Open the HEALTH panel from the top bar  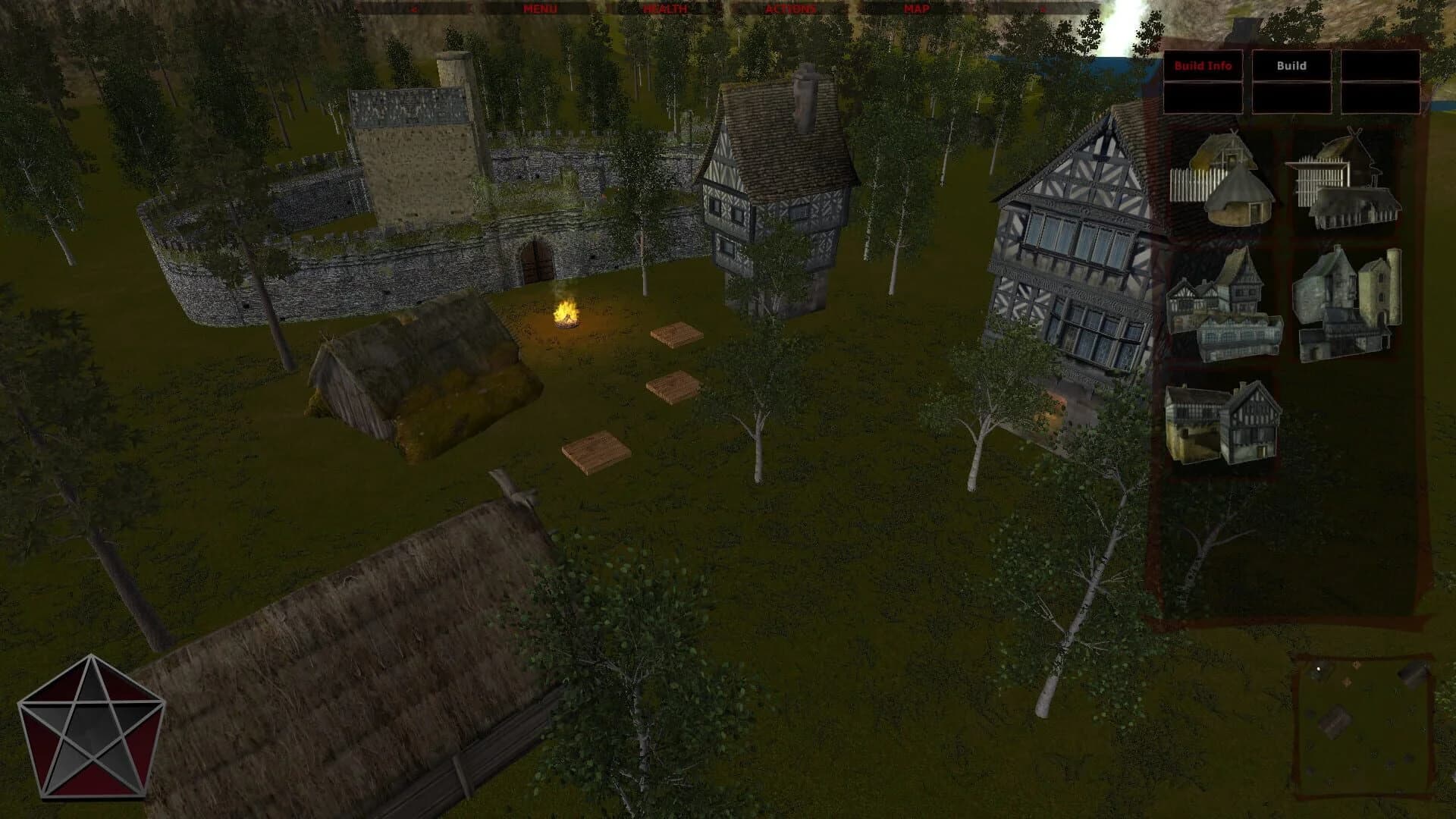point(666,10)
